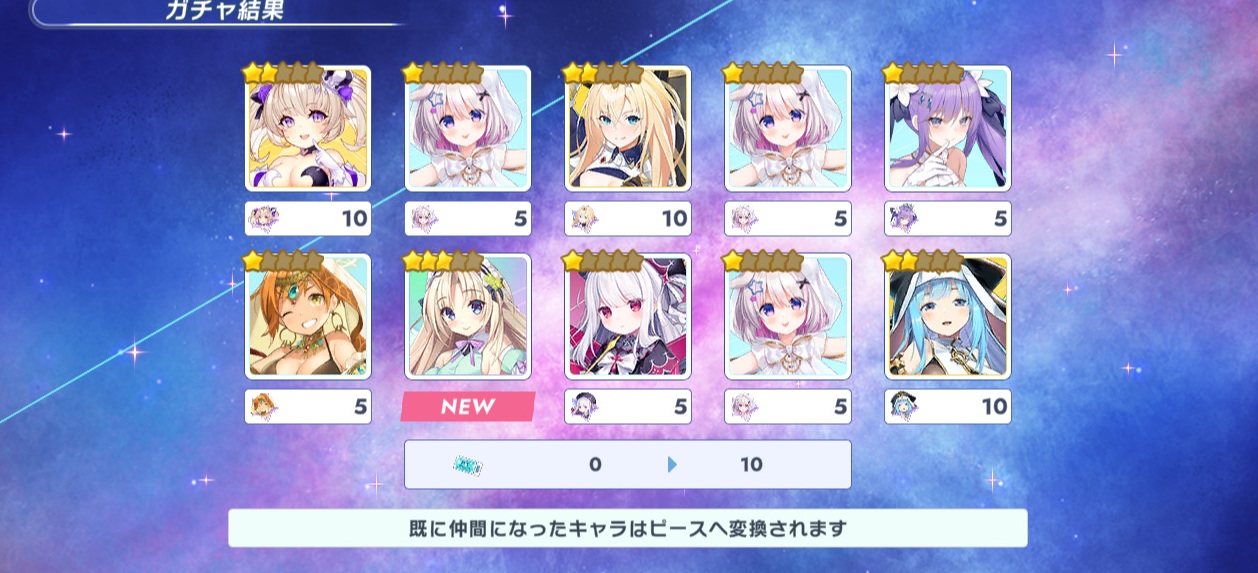Select the winking orange-haired tanned girl card

pyautogui.click(x=308, y=317)
